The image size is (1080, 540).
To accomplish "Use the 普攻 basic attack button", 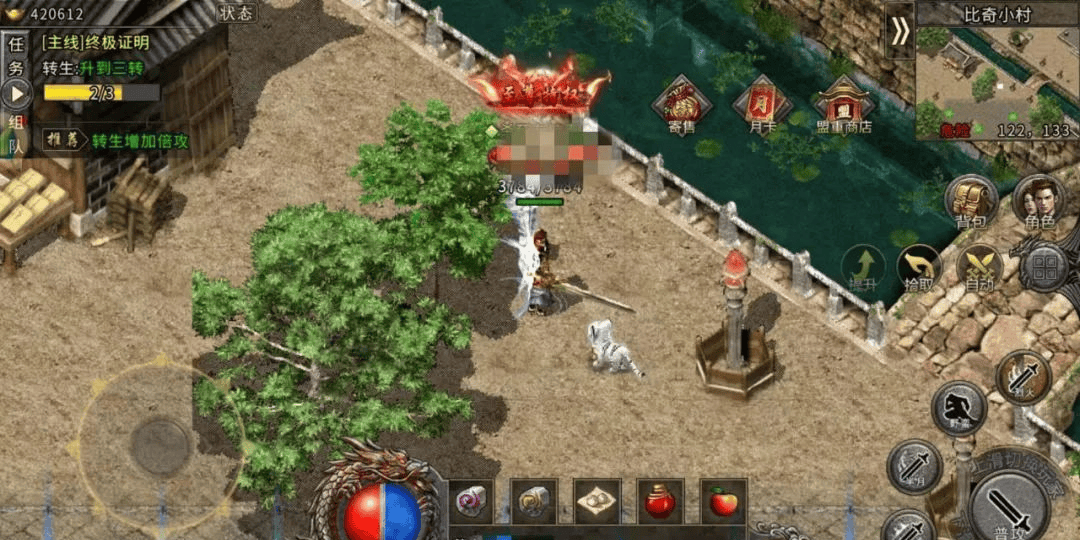I will click(x=1008, y=505).
